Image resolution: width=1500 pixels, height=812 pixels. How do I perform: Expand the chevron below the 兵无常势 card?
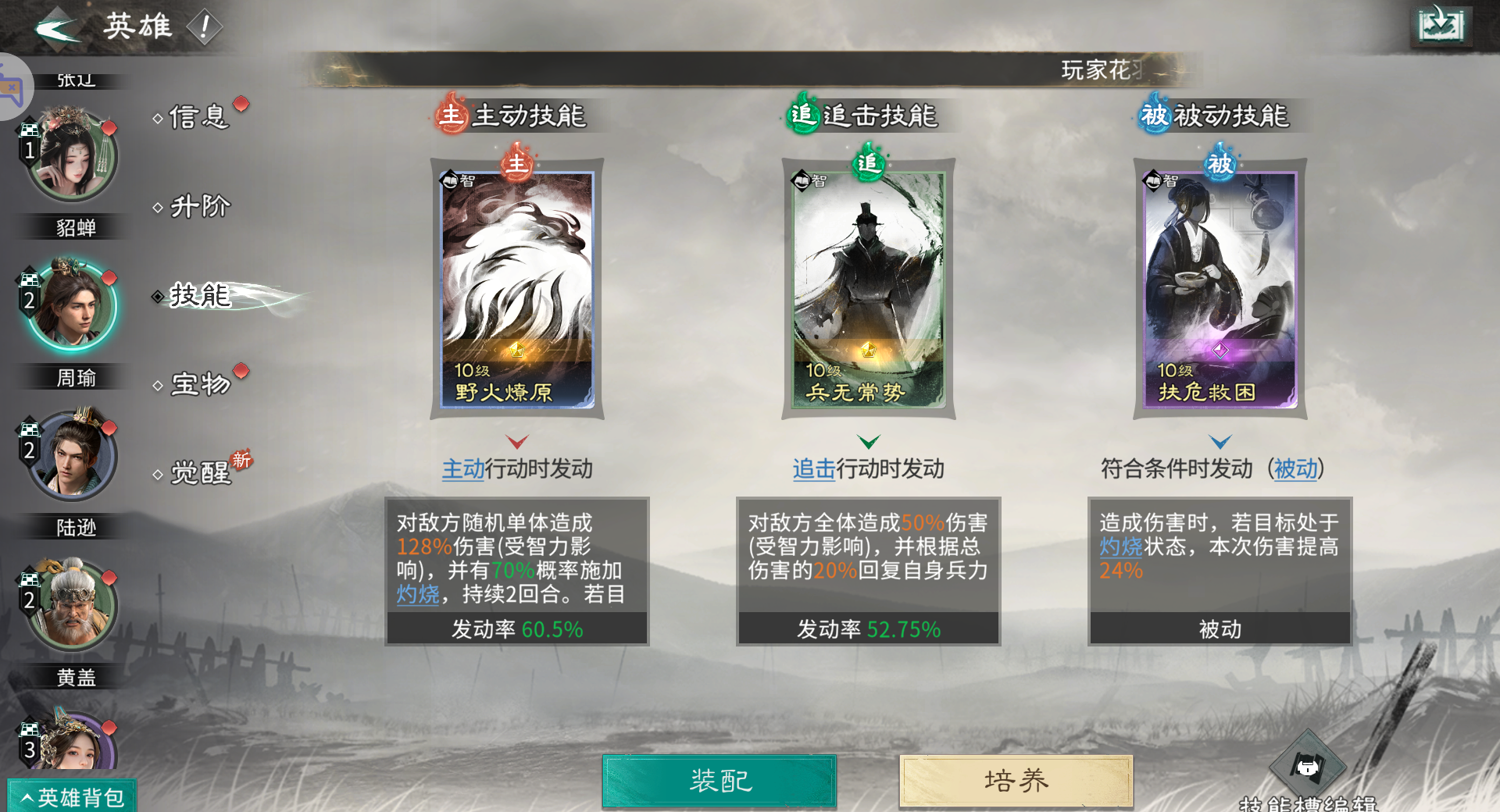tap(868, 440)
